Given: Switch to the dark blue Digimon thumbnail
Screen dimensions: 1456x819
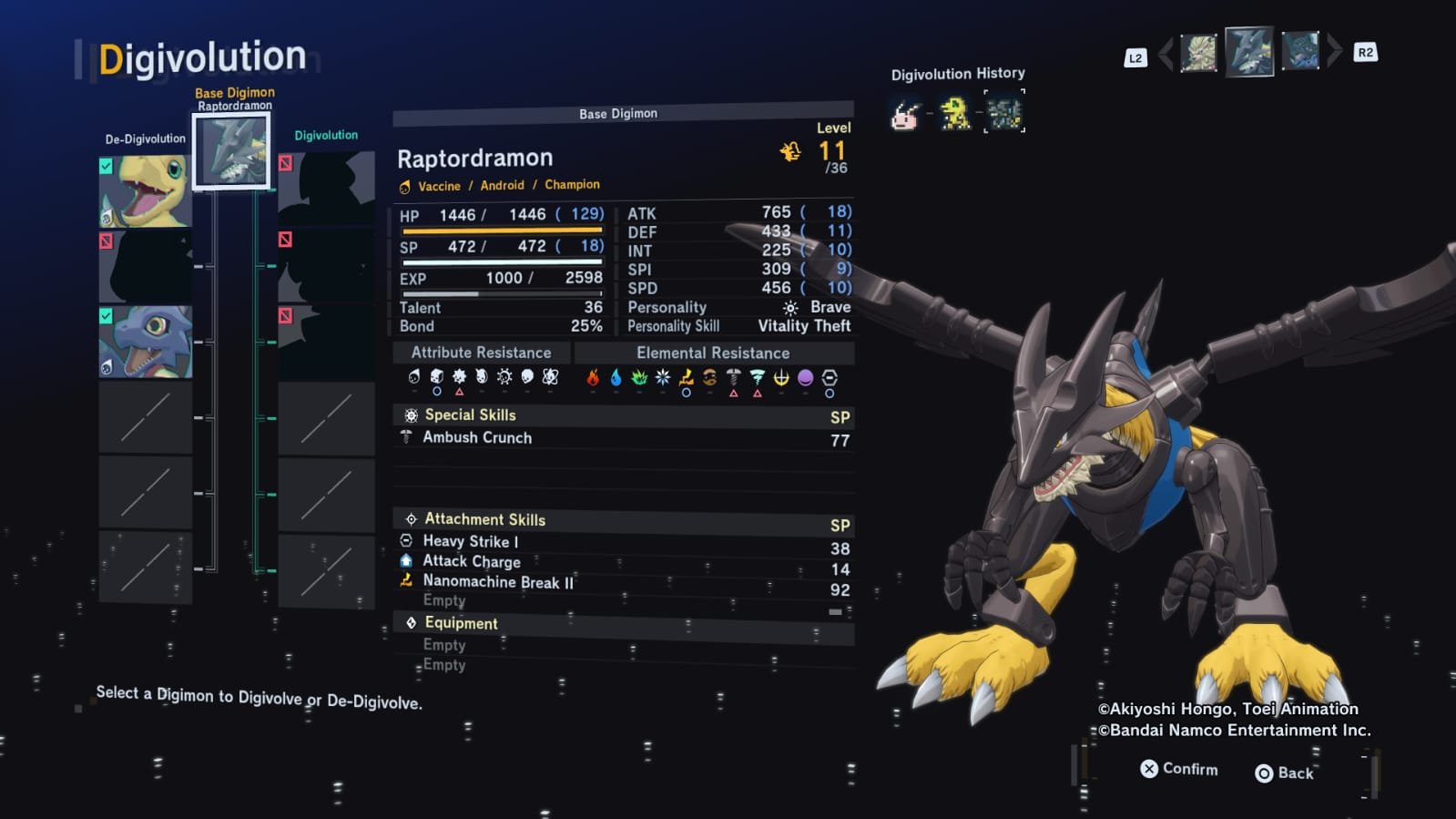Looking at the screenshot, I should point(1299,52).
